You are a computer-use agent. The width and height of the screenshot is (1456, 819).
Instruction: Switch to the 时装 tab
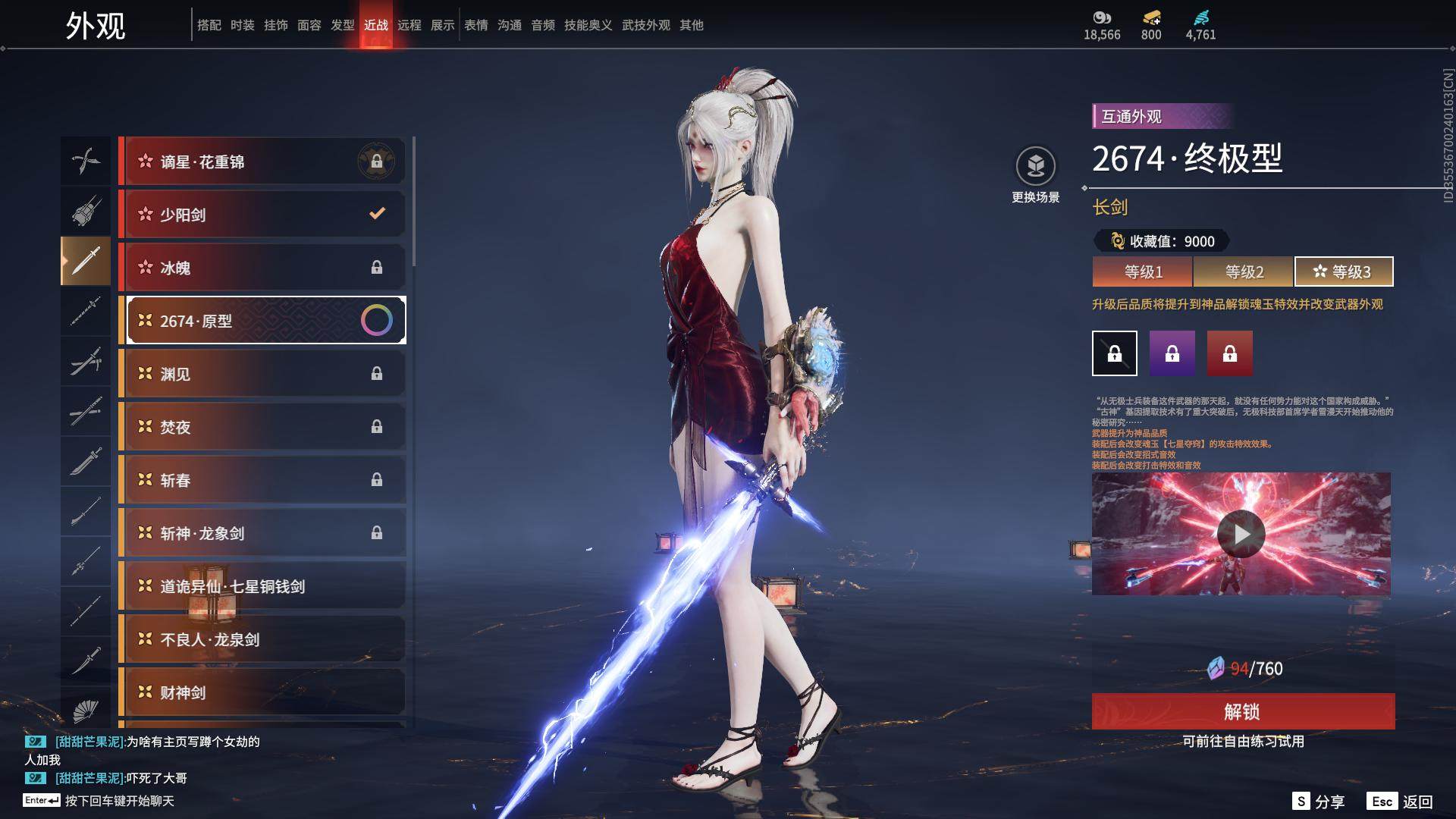click(243, 25)
